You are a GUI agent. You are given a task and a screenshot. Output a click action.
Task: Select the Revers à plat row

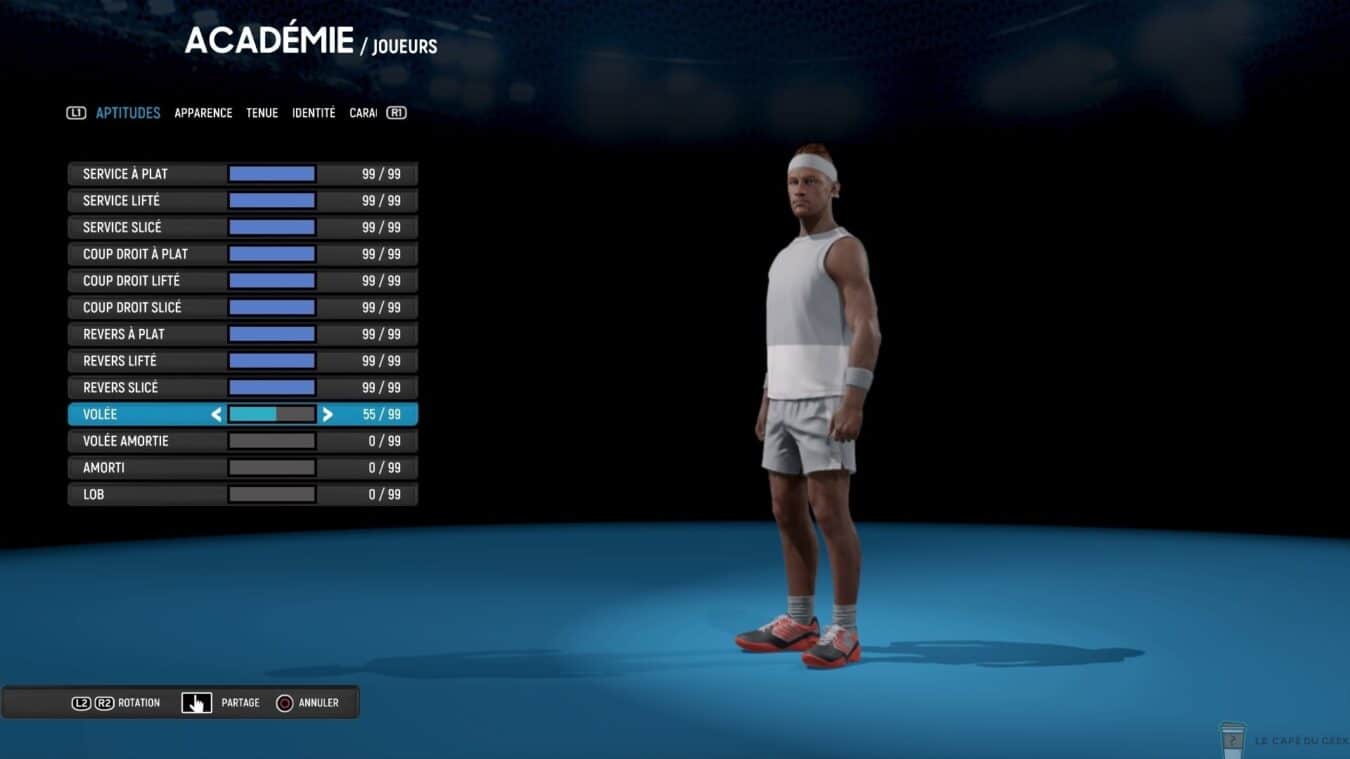click(x=242, y=334)
